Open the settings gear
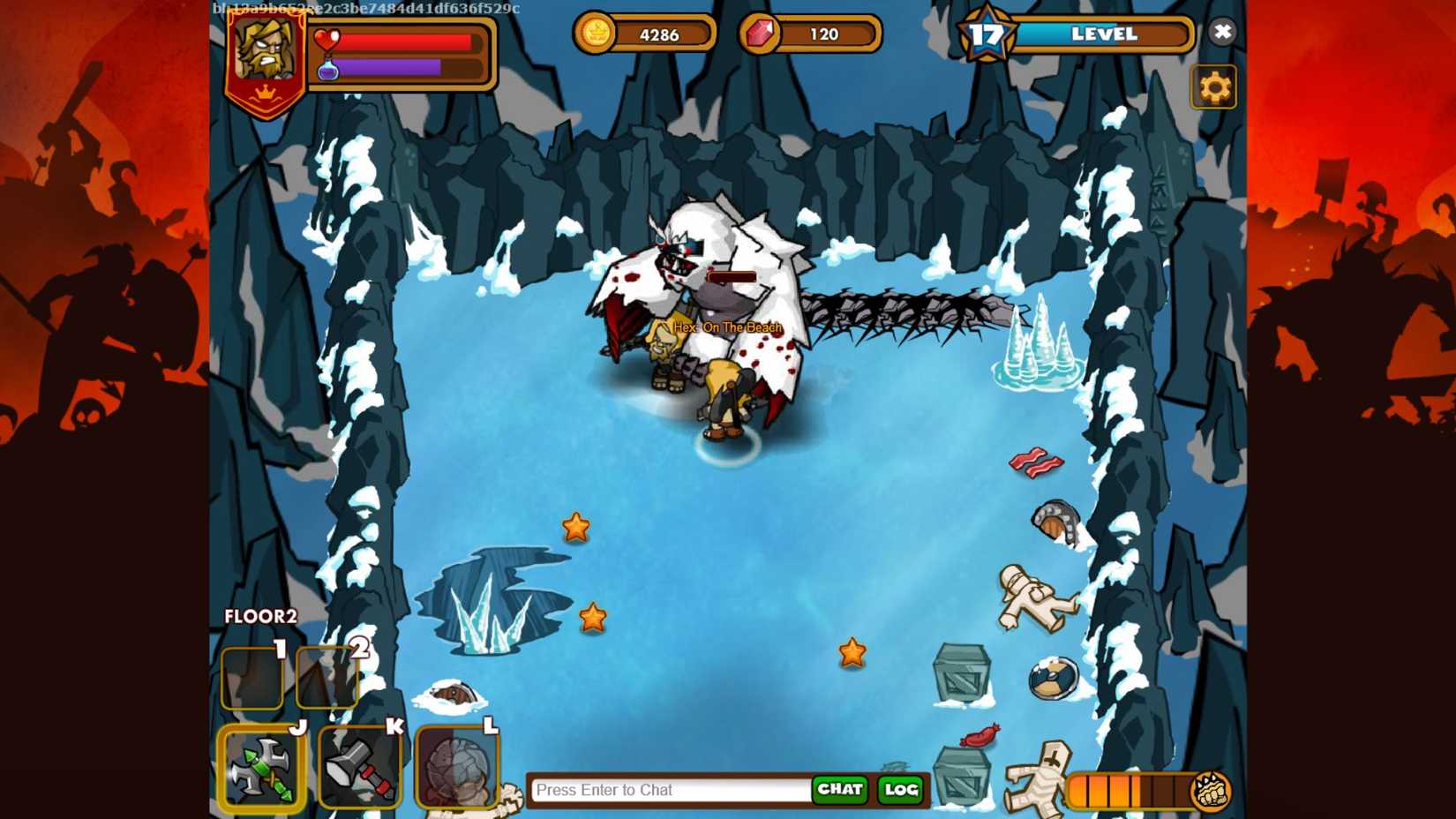1456x819 pixels. (1215, 87)
